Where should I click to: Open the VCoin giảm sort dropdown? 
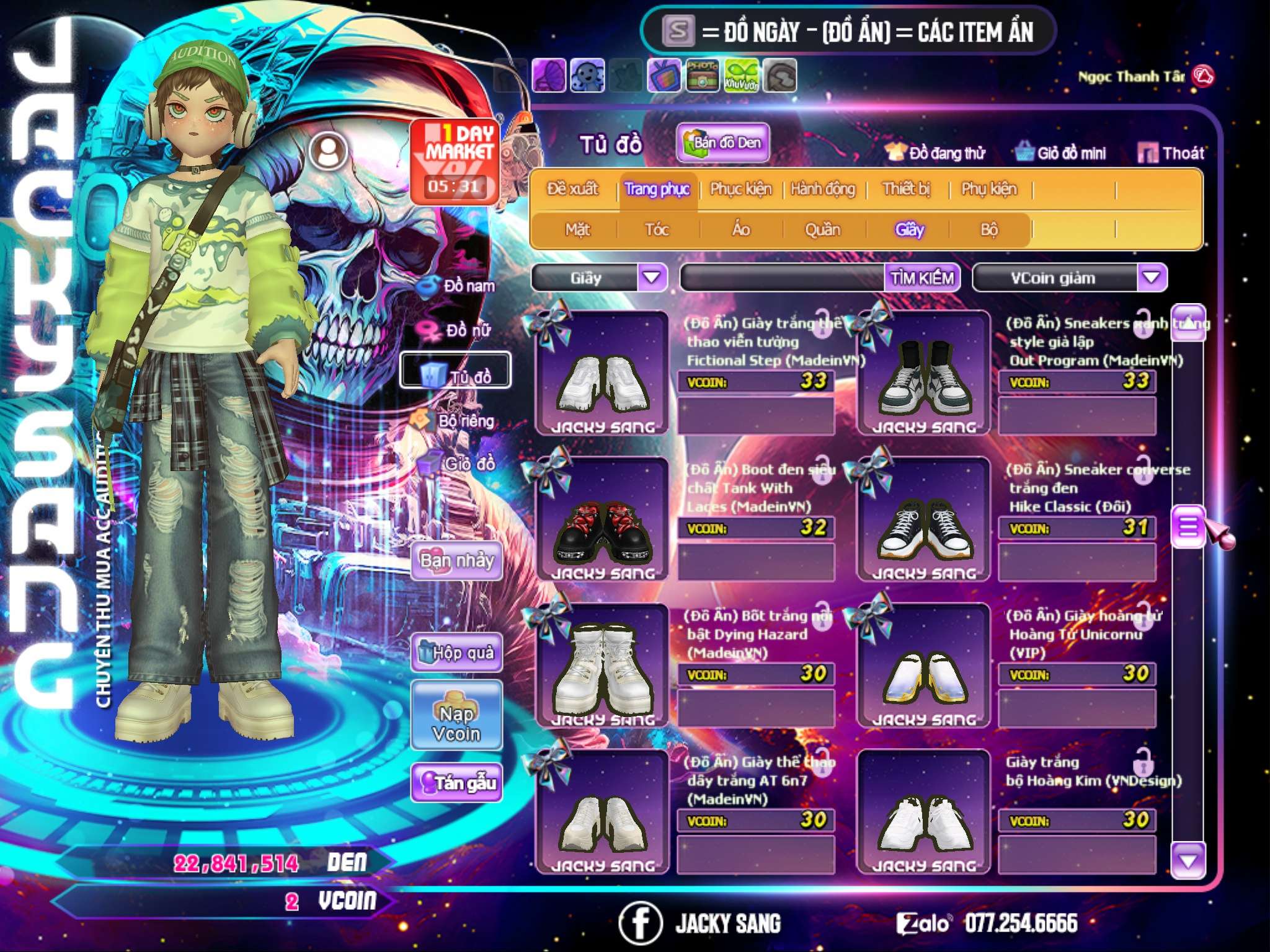coord(1152,278)
